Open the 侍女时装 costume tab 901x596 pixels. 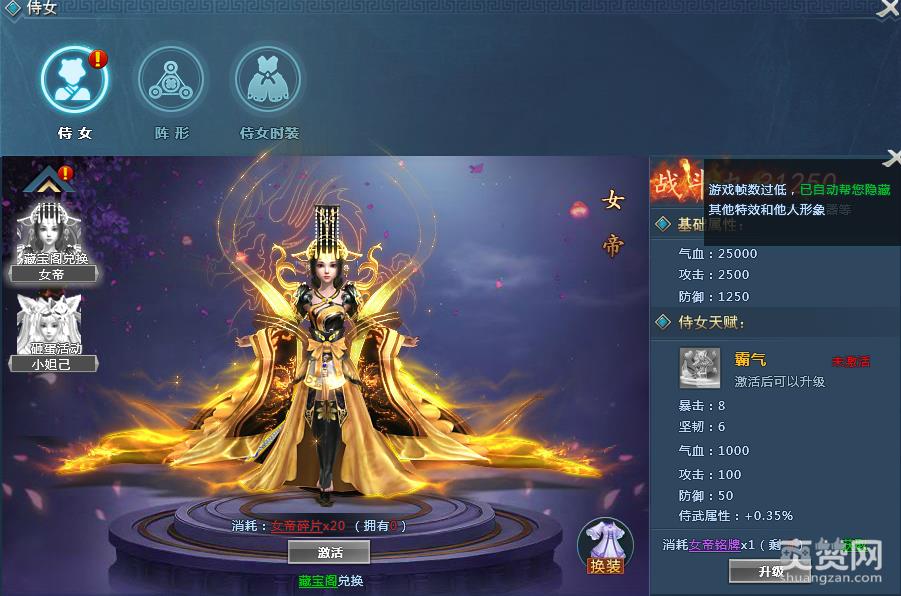click(x=268, y=80)
